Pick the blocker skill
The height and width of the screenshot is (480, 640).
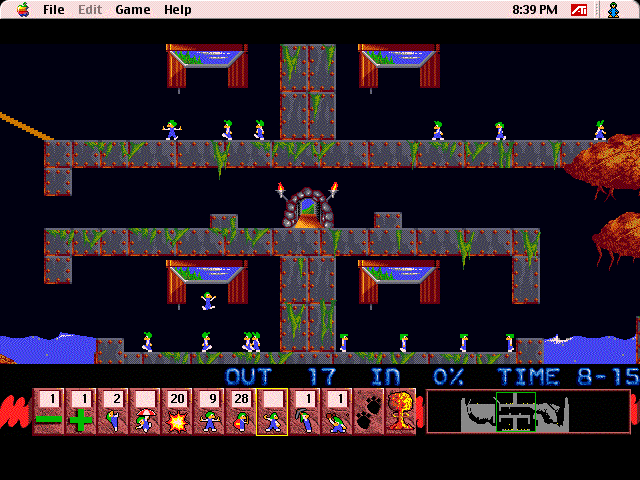(x=208, y=412)
